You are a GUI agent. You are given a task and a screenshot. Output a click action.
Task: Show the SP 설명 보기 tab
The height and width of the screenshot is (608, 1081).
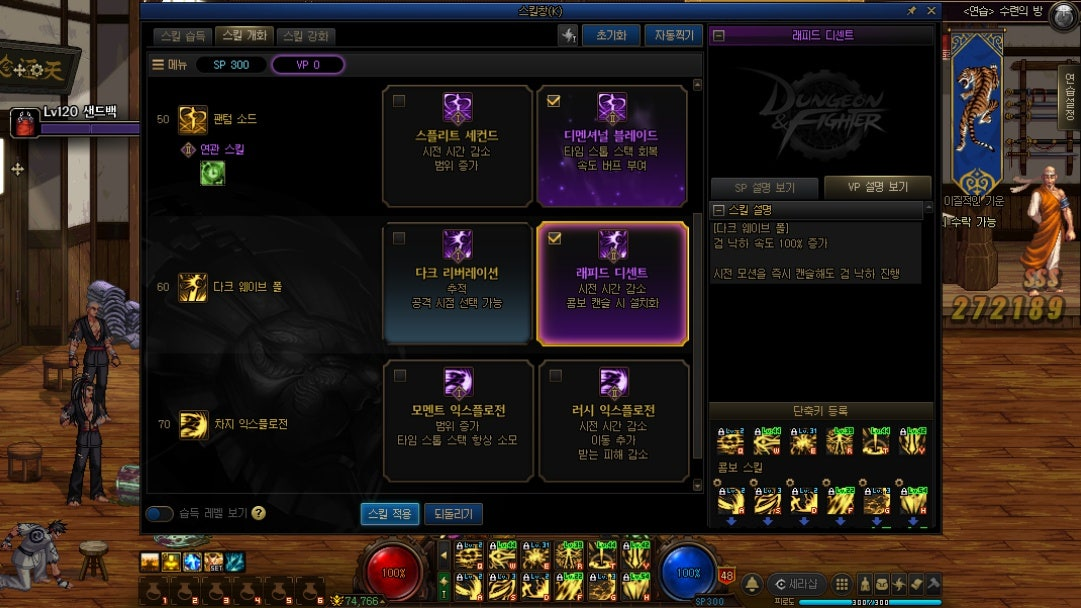coord(764,188)
